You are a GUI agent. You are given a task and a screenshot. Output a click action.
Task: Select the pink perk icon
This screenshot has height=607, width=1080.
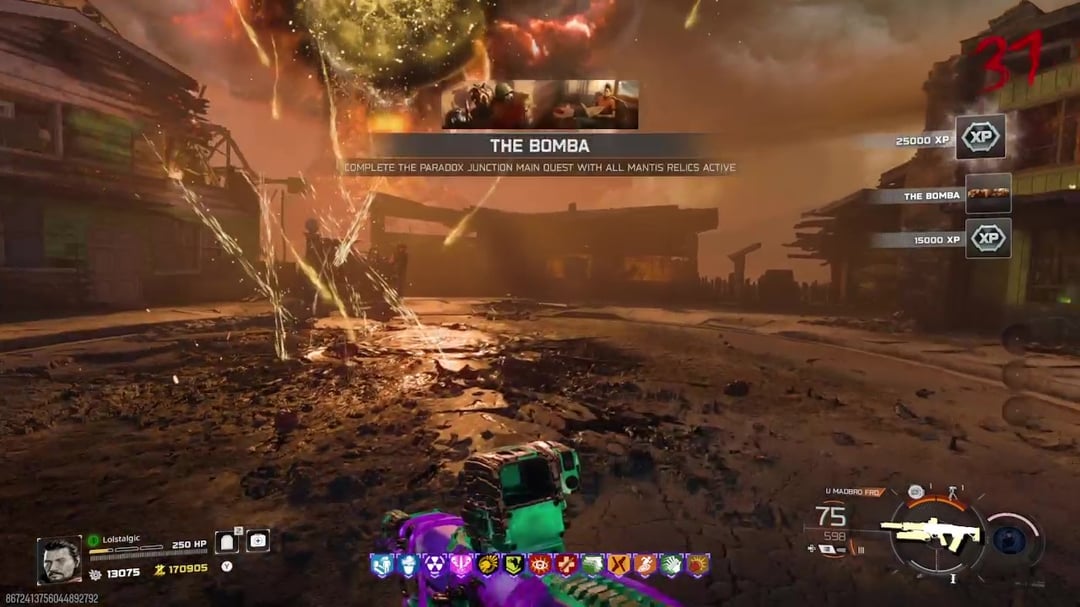tap(461, 566)
